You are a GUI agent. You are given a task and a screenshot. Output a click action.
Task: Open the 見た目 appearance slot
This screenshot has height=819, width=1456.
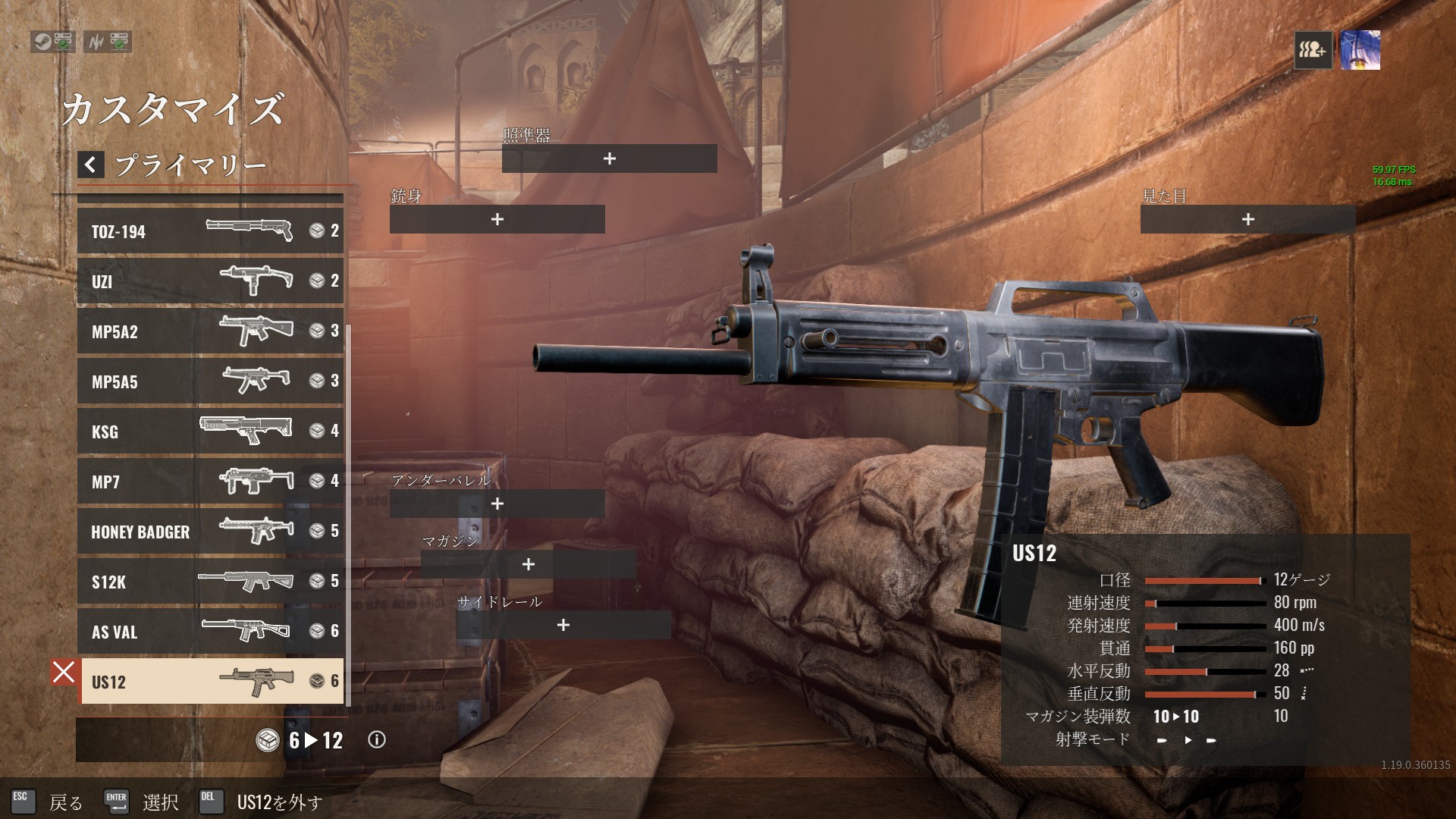click(1247, 219)
